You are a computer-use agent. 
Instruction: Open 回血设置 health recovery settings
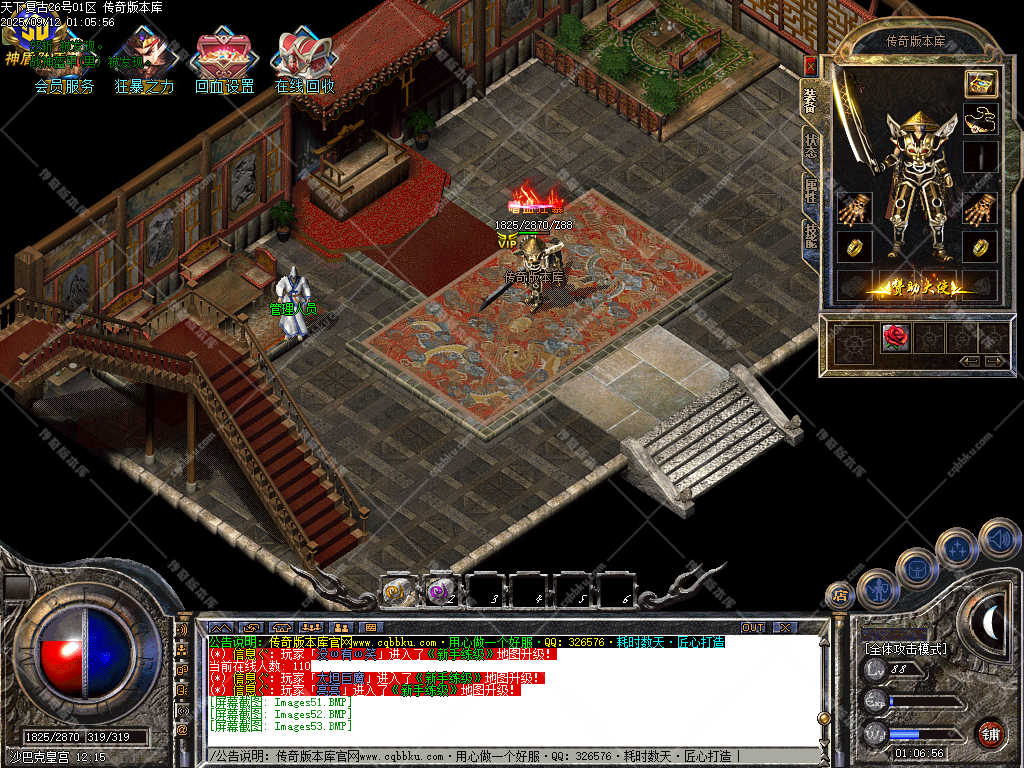(x=225, y=62)
